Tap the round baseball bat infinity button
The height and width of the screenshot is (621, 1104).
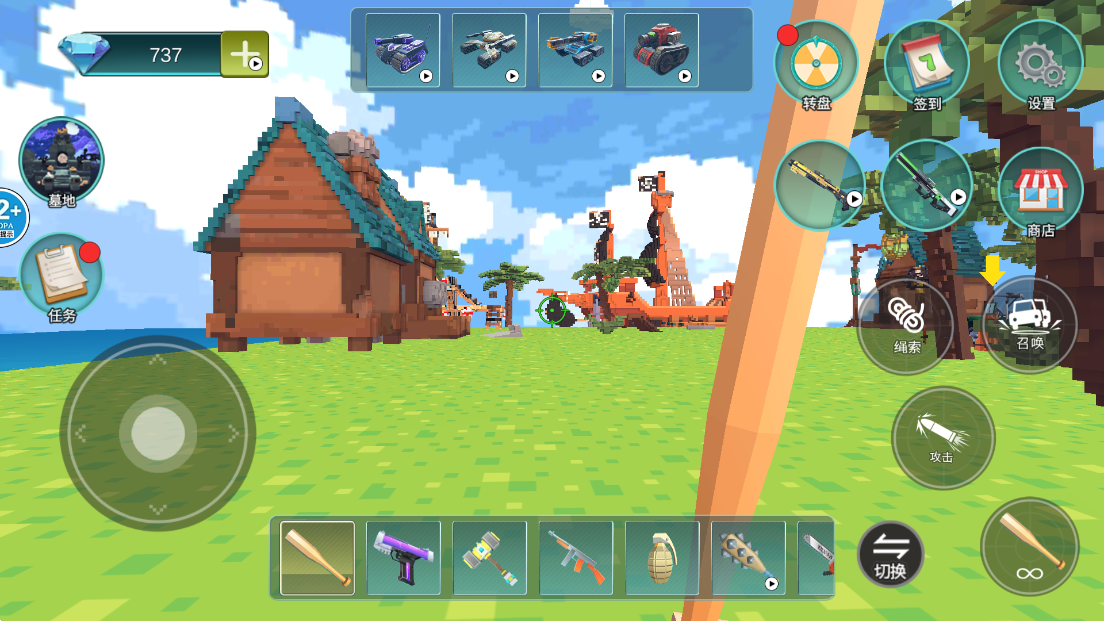[x=1029, y=546]
